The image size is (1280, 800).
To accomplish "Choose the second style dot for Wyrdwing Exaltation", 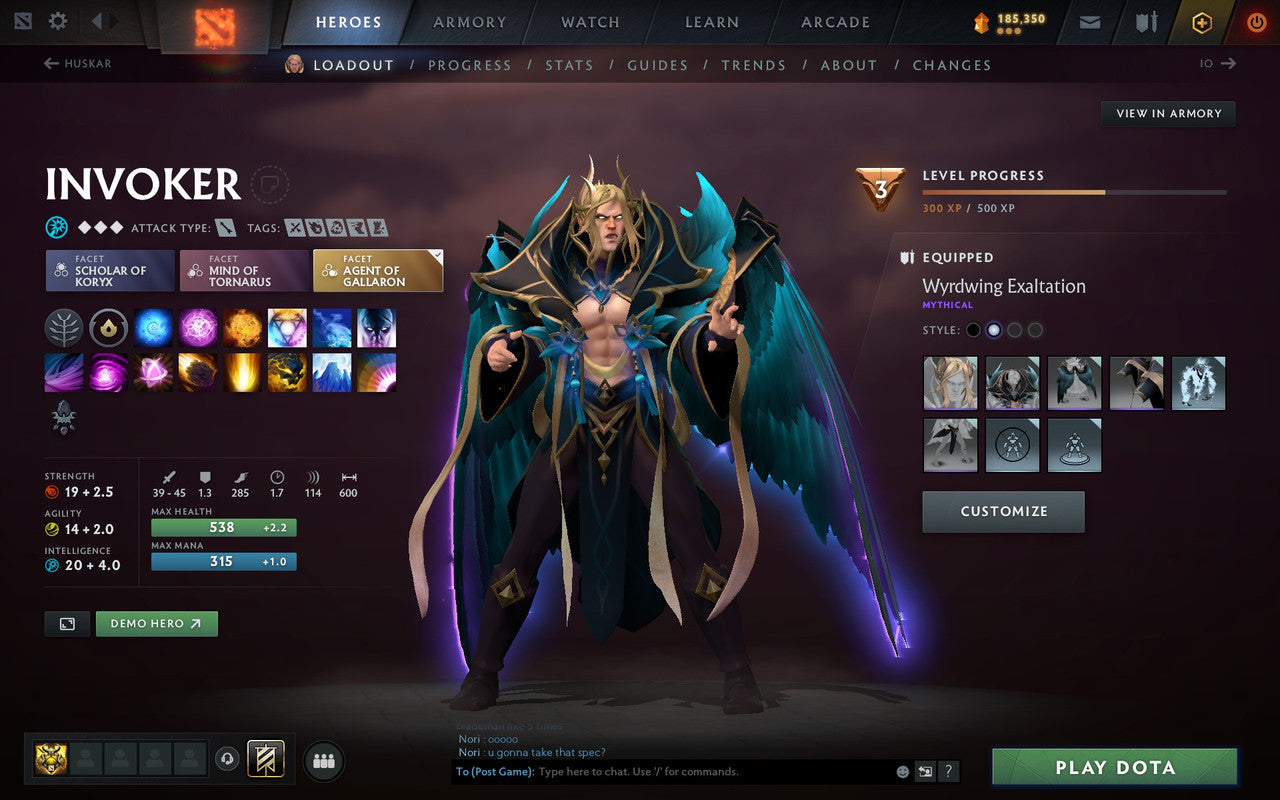I will pos(994,329).
